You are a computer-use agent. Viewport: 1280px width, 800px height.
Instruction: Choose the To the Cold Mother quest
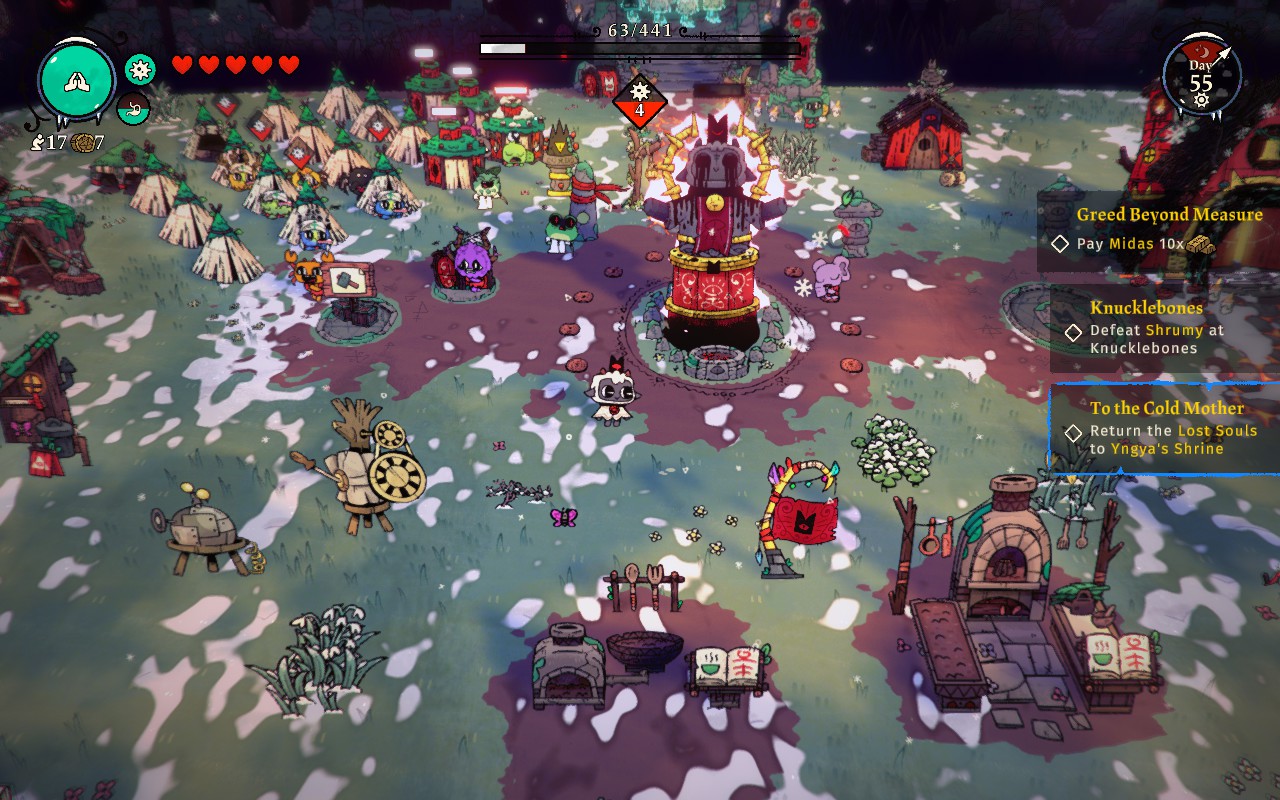1166,428
